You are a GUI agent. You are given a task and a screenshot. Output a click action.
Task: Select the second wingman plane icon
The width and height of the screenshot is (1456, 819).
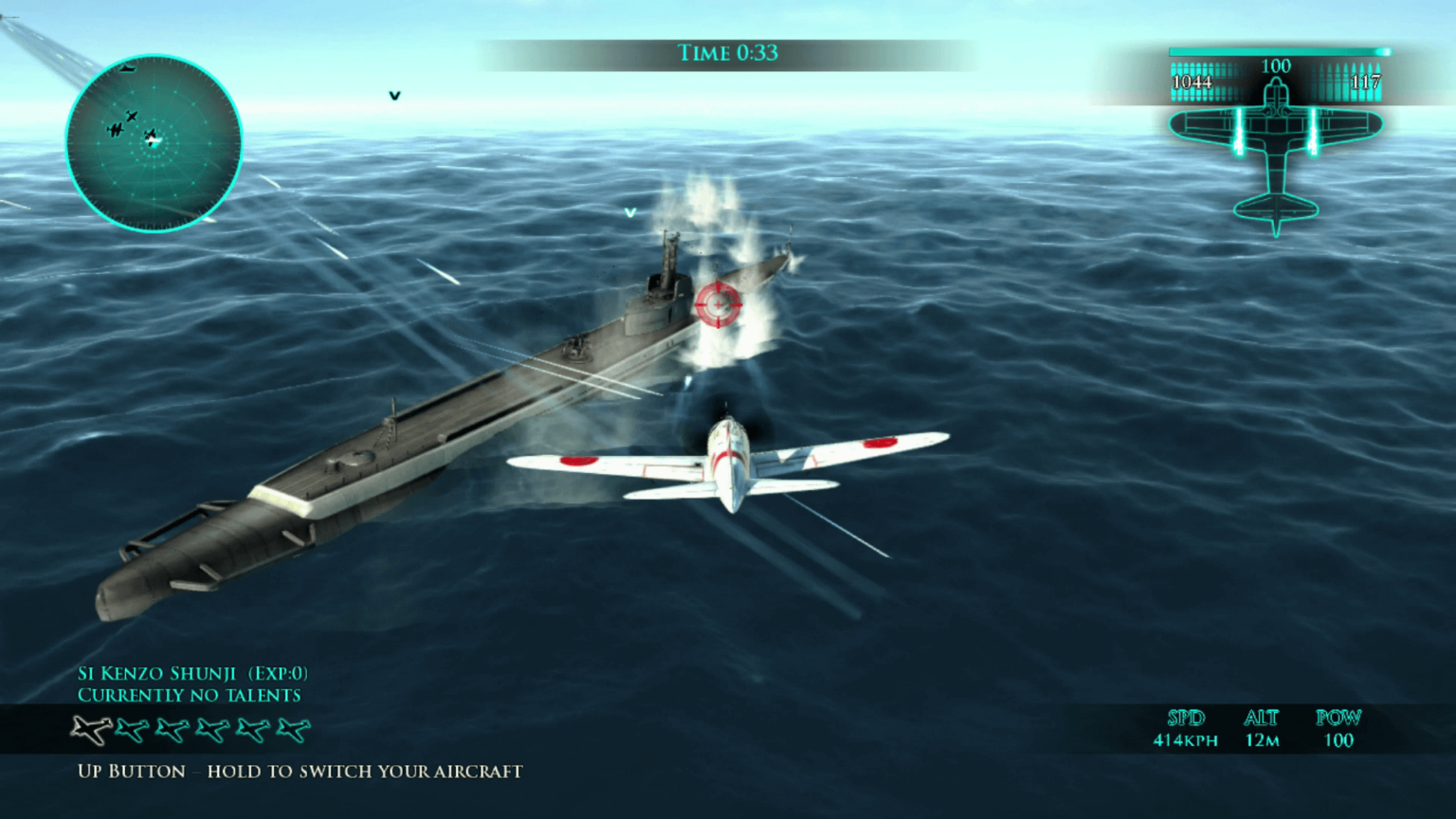[132, 730]
